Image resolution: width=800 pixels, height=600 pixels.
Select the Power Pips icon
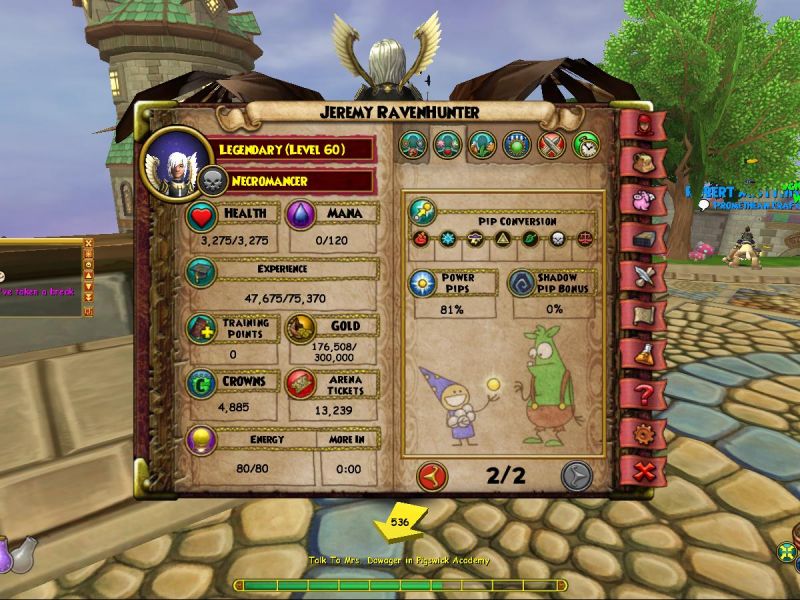pyautogui.click(x=422, y=284)
